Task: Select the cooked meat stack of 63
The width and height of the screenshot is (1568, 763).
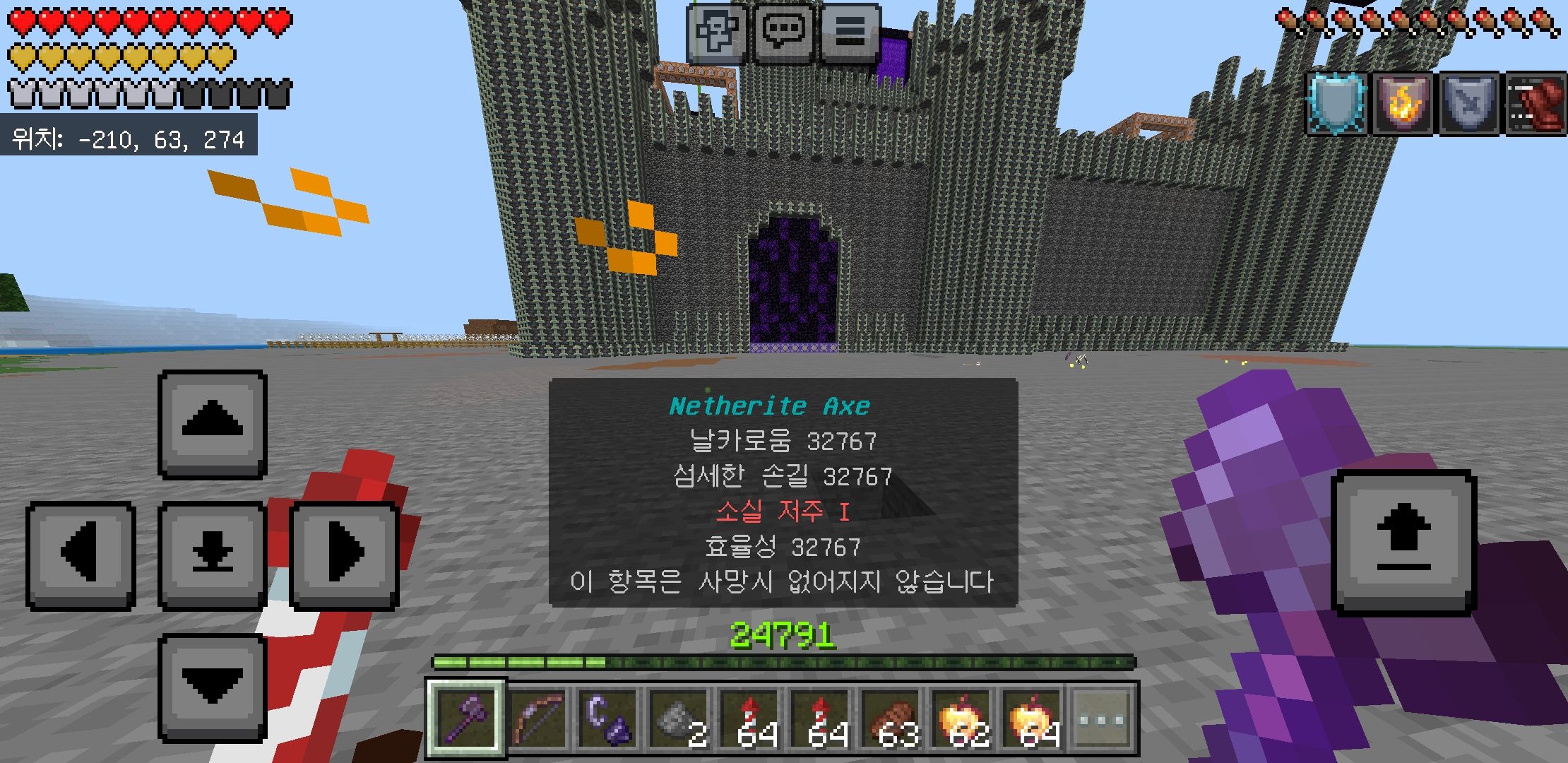Action: [891, 719]
